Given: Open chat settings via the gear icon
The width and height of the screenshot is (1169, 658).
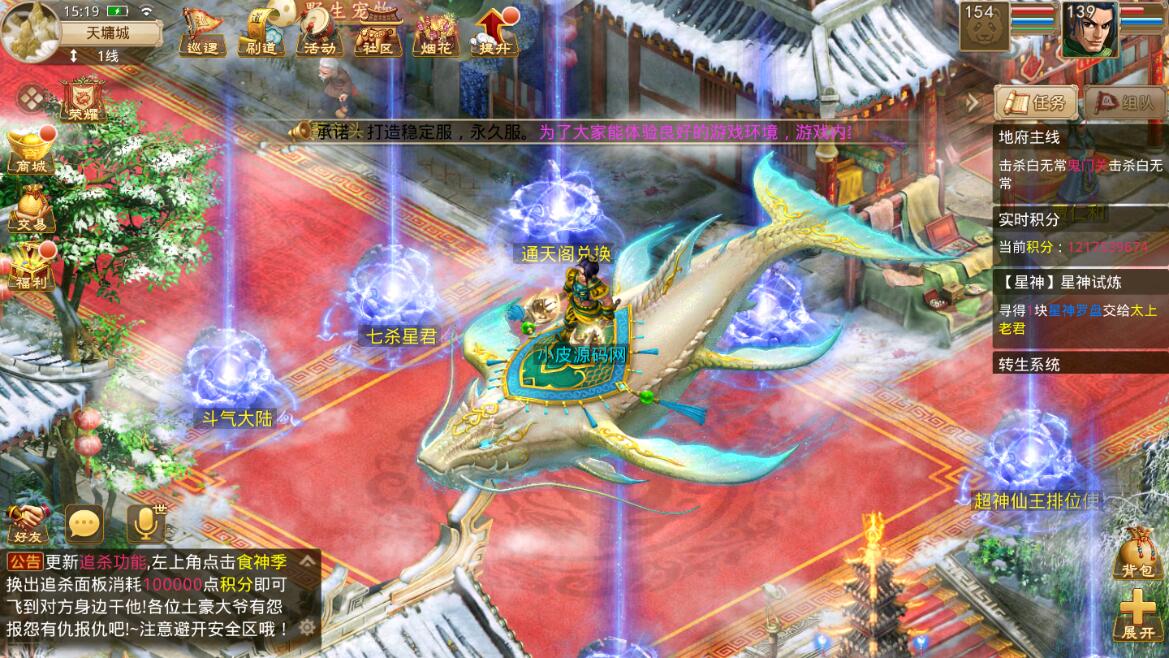Looking at the screenshot, I should coord(307,627).
